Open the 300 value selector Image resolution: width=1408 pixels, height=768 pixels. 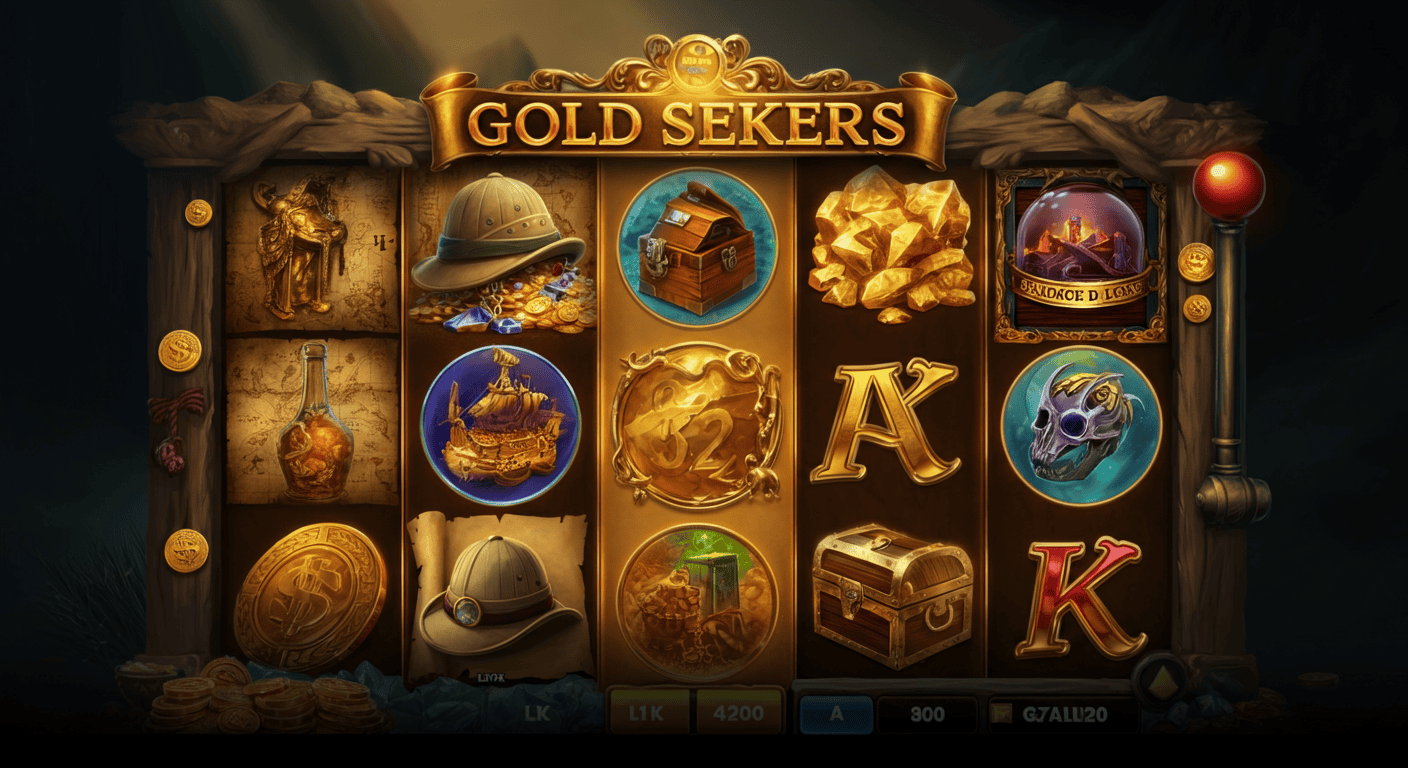[x=928, y=713]
